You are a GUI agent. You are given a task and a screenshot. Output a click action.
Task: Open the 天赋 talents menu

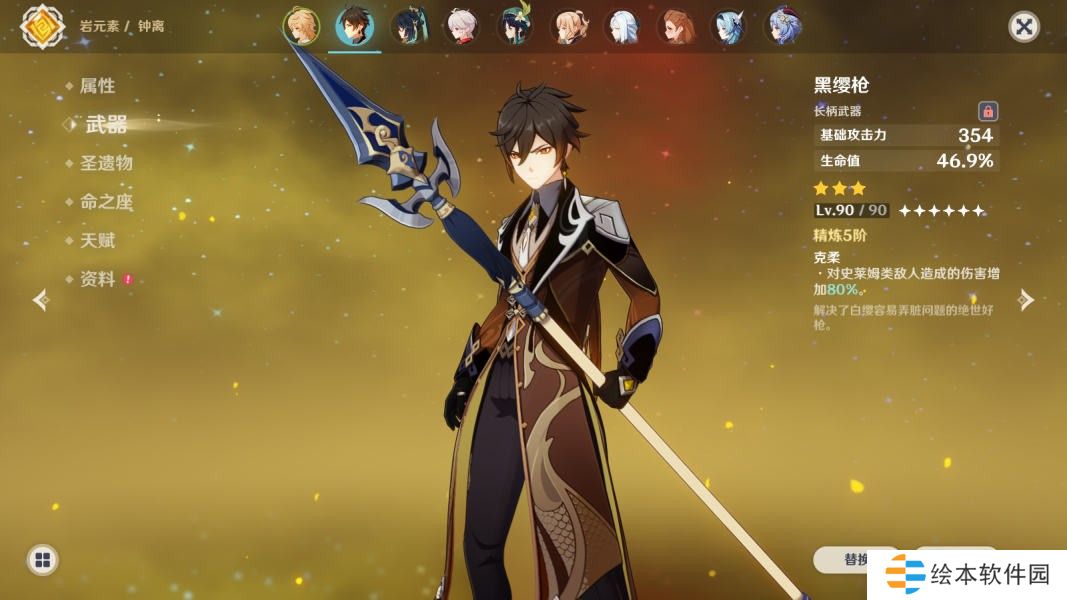click(x=97, y=241)
